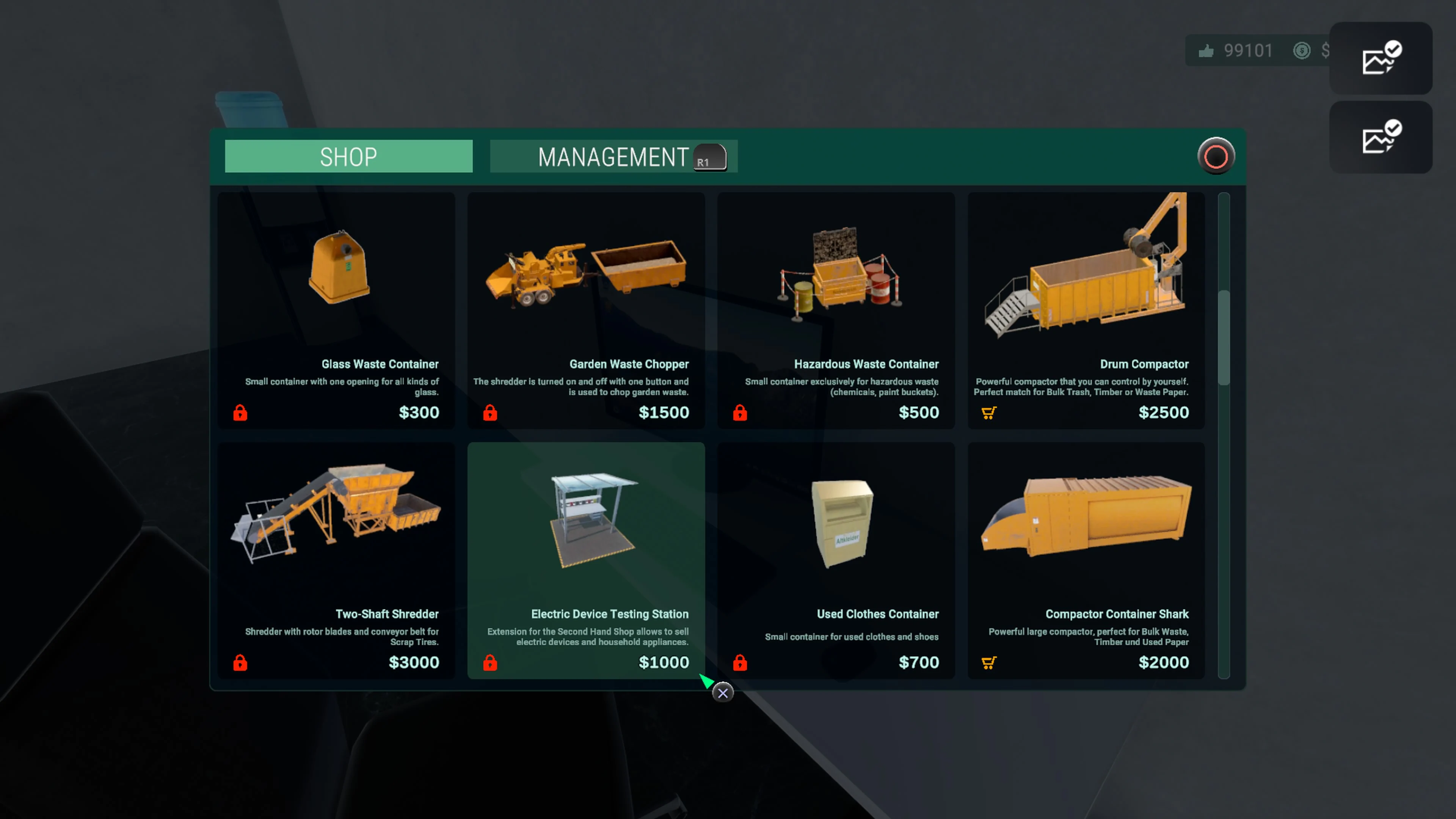Viewport: 1456px width, 819px height.
Task: Select the SHOP tab
Action: [x=348, y=157]
